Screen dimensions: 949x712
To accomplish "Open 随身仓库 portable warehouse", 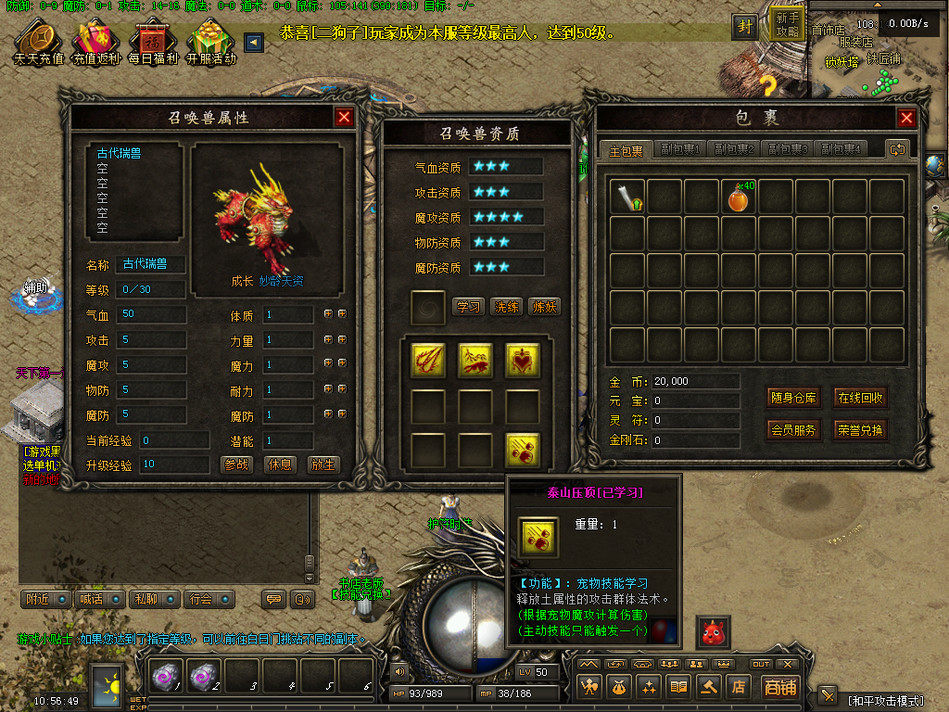I will click(x=794, y=398).
